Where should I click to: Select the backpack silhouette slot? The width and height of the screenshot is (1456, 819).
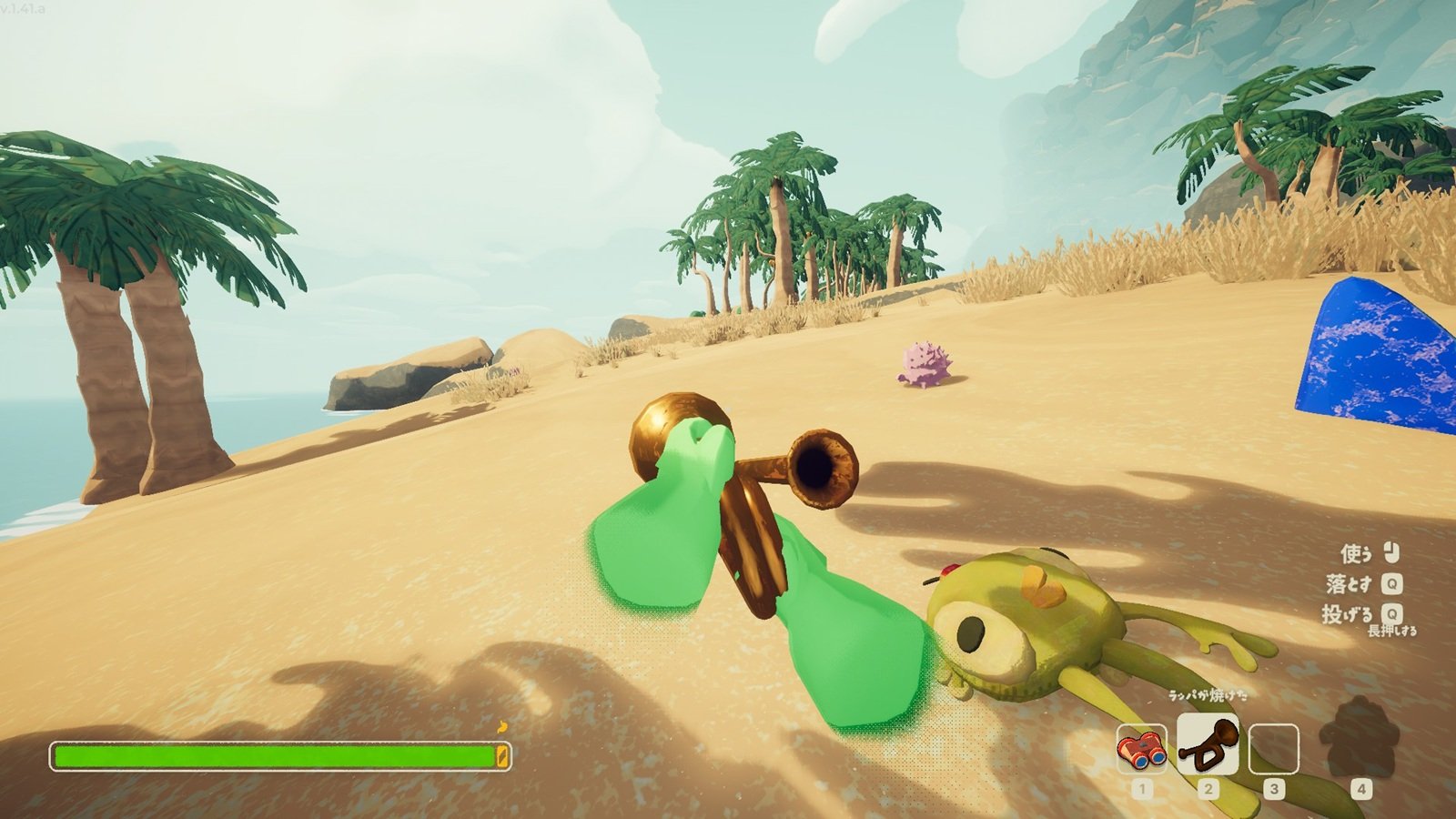(1359, 739)
